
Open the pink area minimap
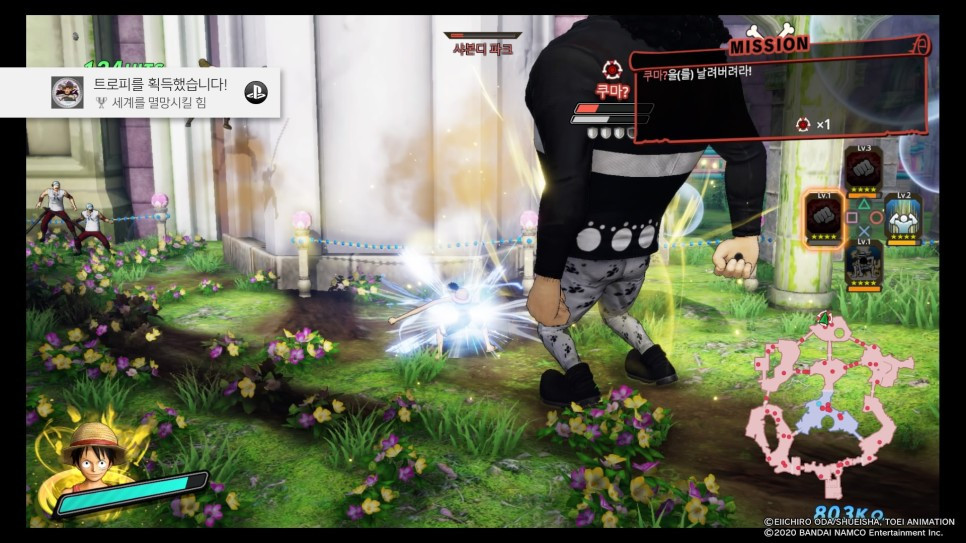[822, 398]
